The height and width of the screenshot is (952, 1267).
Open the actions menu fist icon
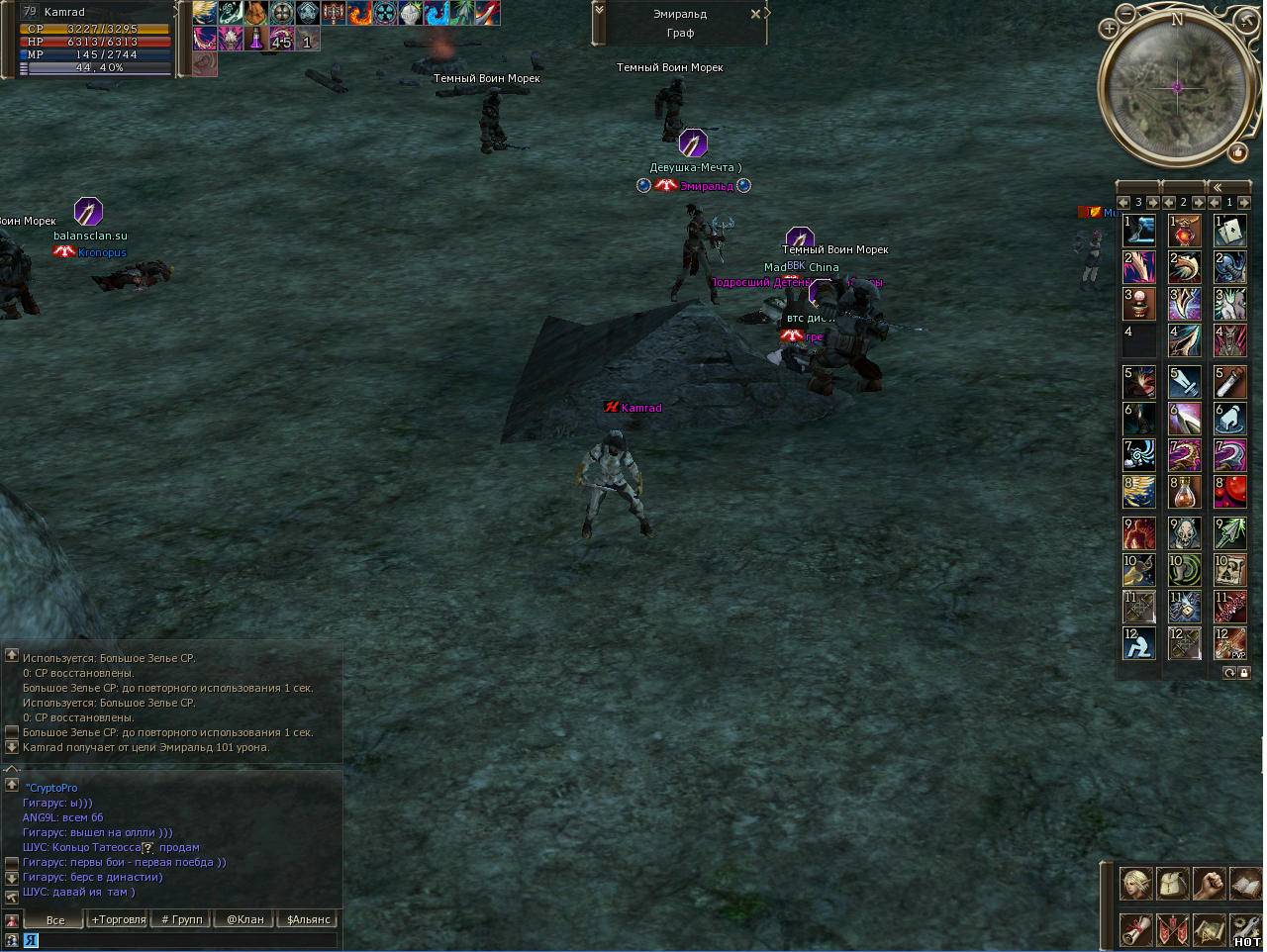1209,883
